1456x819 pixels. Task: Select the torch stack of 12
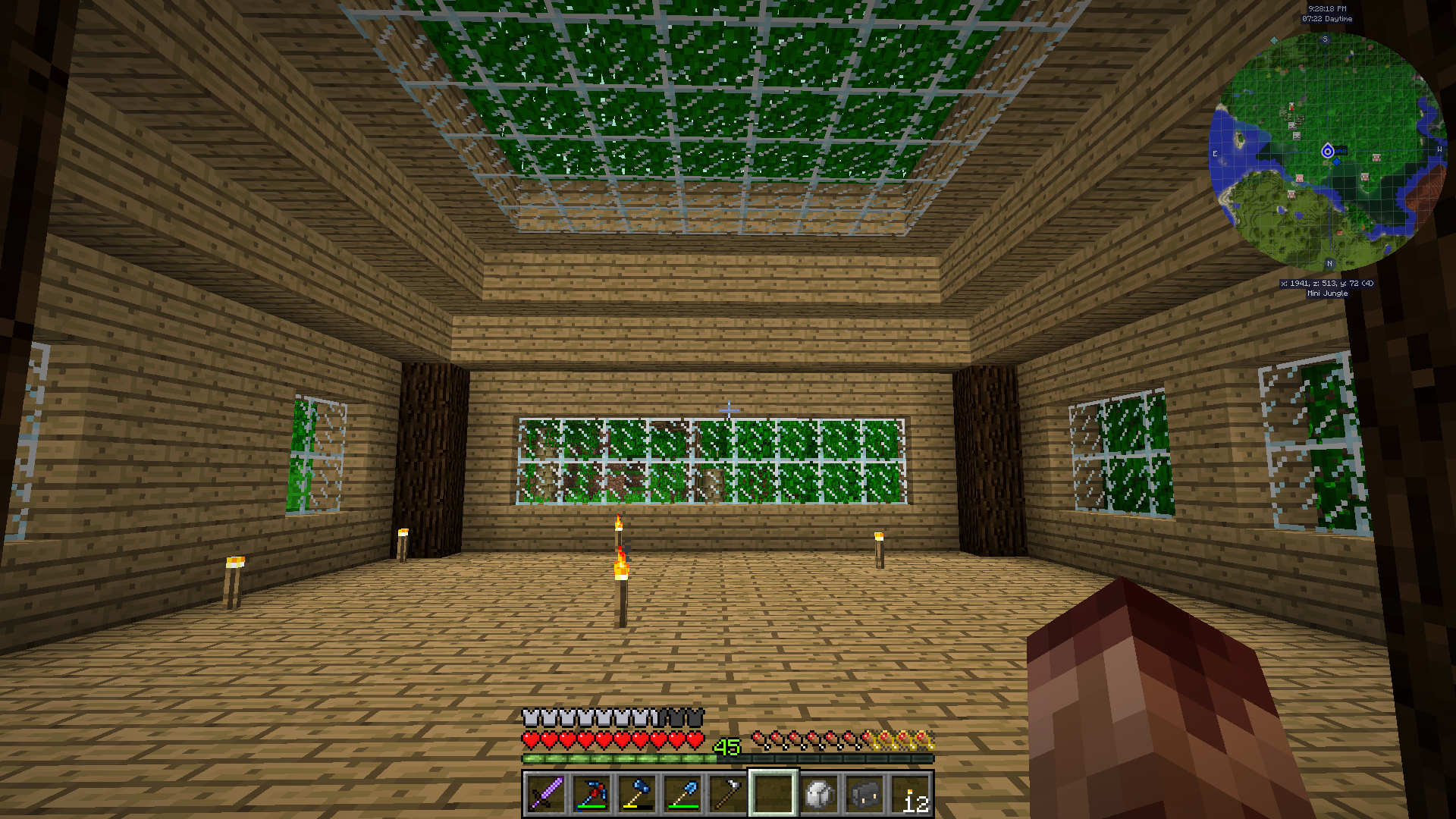tap(910, 794)
